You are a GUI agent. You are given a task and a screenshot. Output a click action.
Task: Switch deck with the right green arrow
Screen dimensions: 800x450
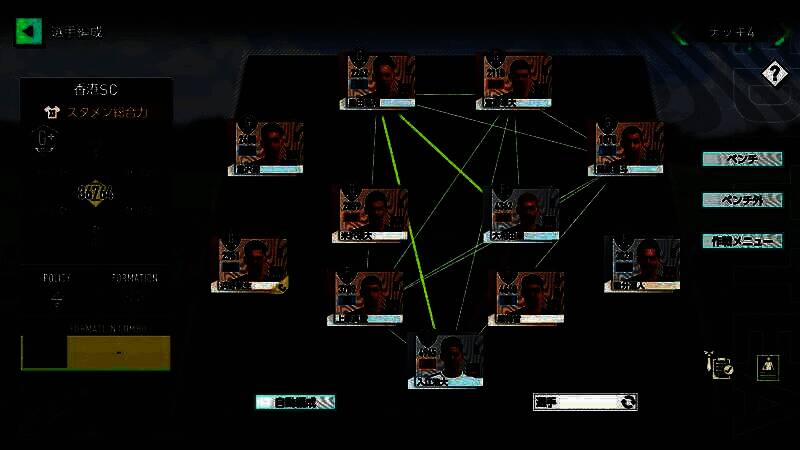tap(786, 33)
